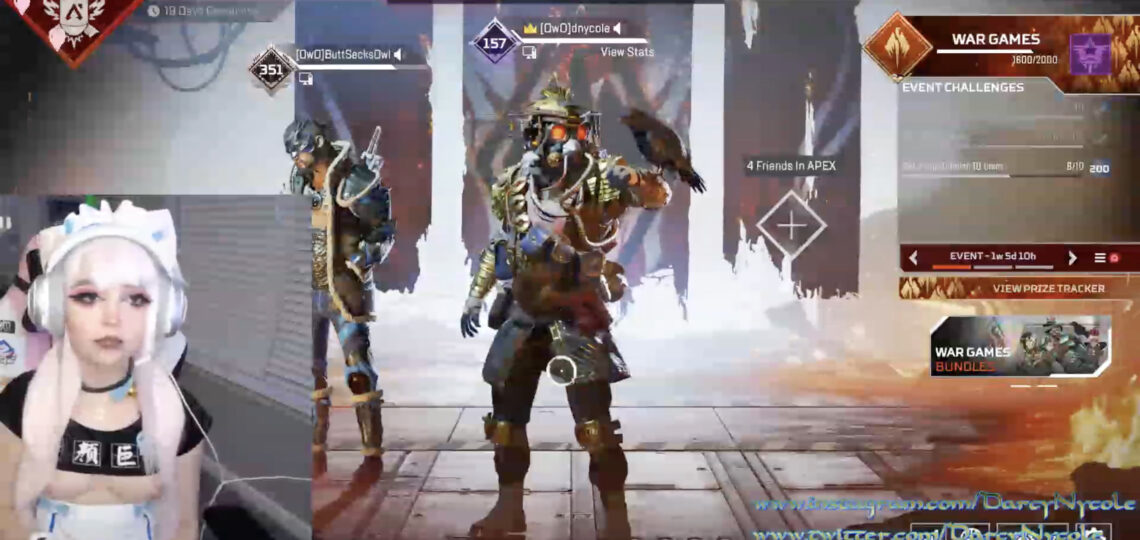1140x540 pixels.
Task: Open the View Prize Tracker button
Action: click(x=1019, y=288)
